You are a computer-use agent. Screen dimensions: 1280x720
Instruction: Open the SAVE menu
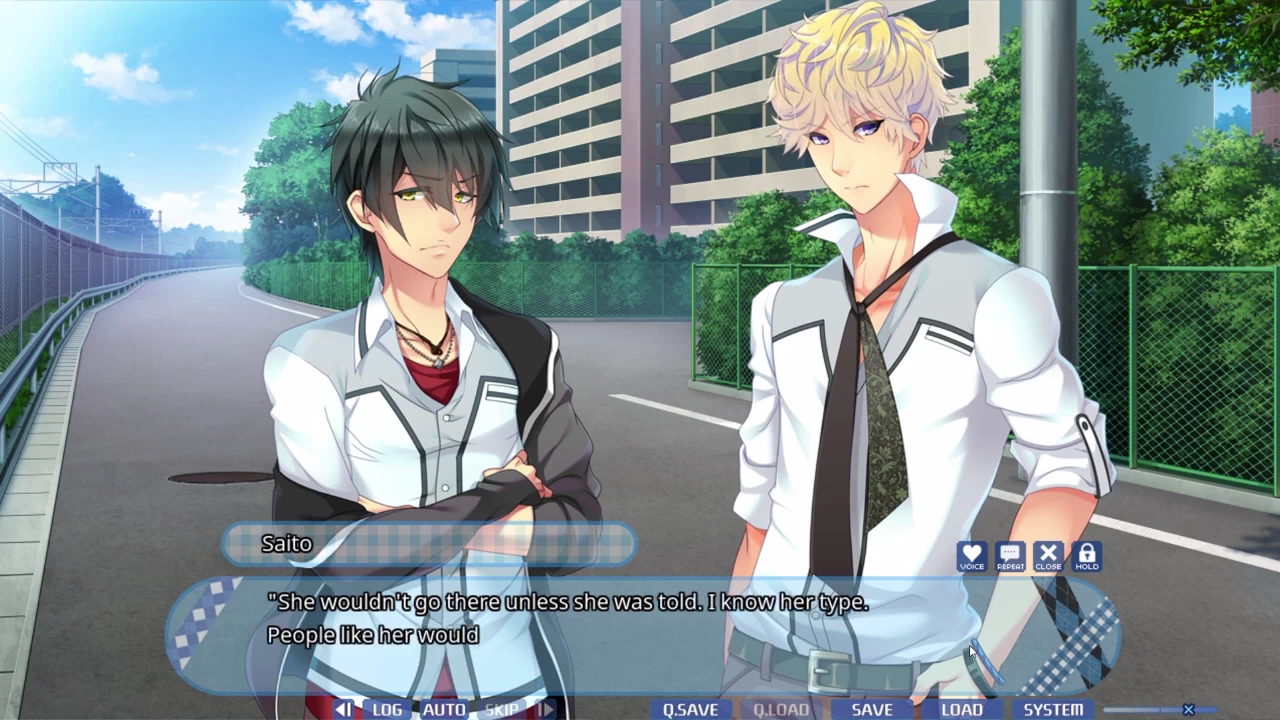tap(872, 709)
